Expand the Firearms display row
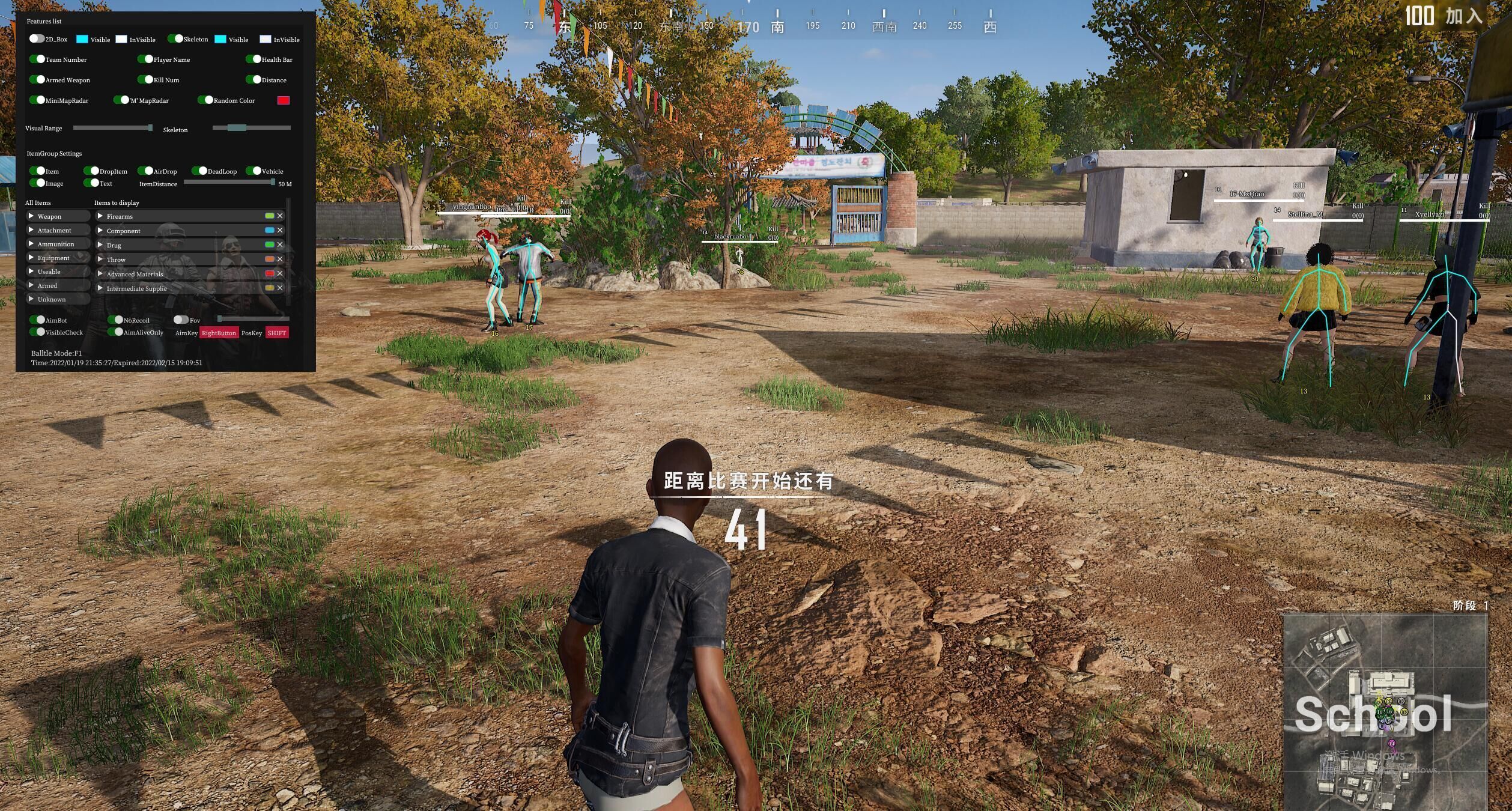The height and width of the screenshot is (811, 1512). coord(100,216)
